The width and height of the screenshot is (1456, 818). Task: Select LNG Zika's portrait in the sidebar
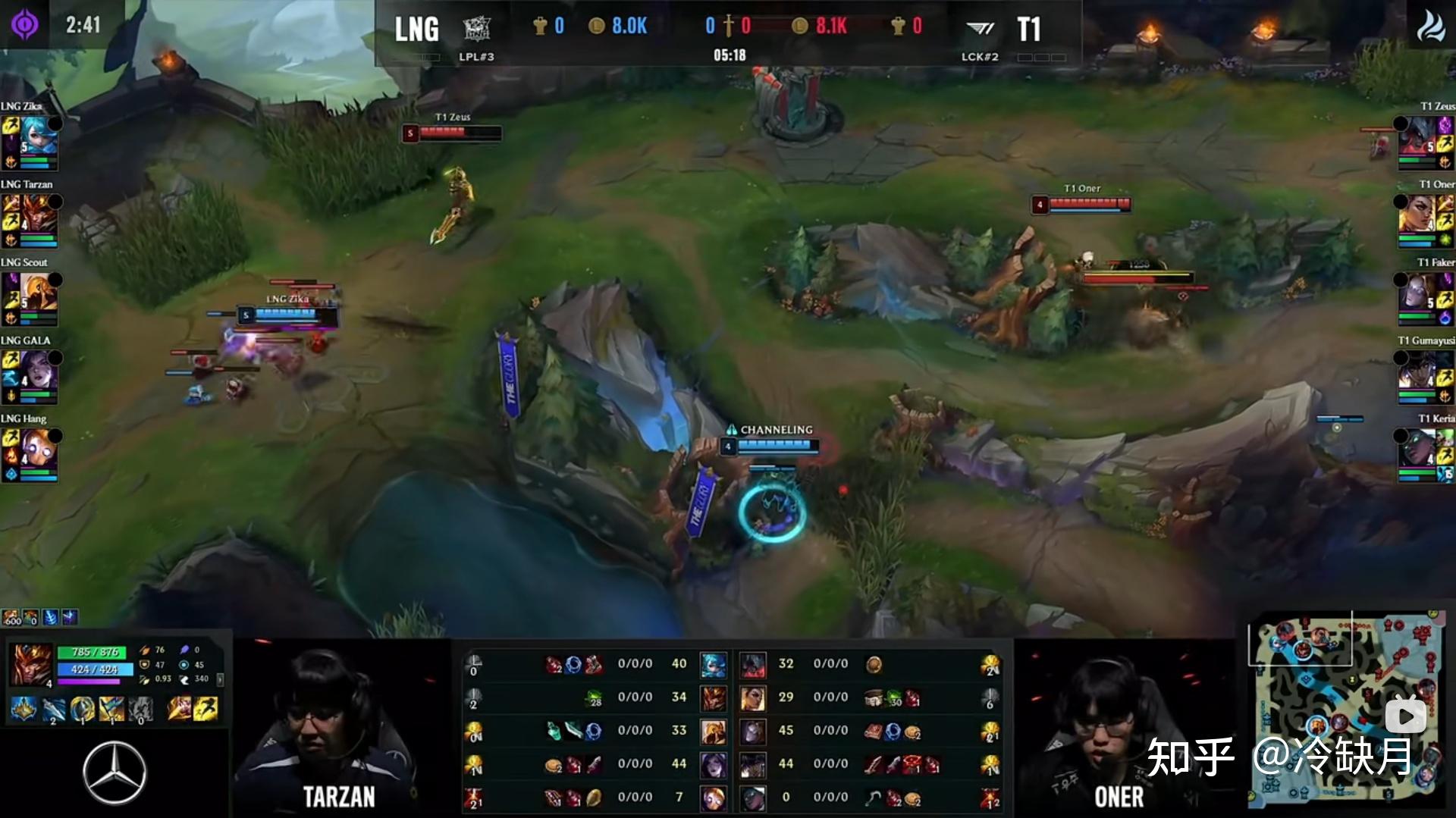point(39,135)
